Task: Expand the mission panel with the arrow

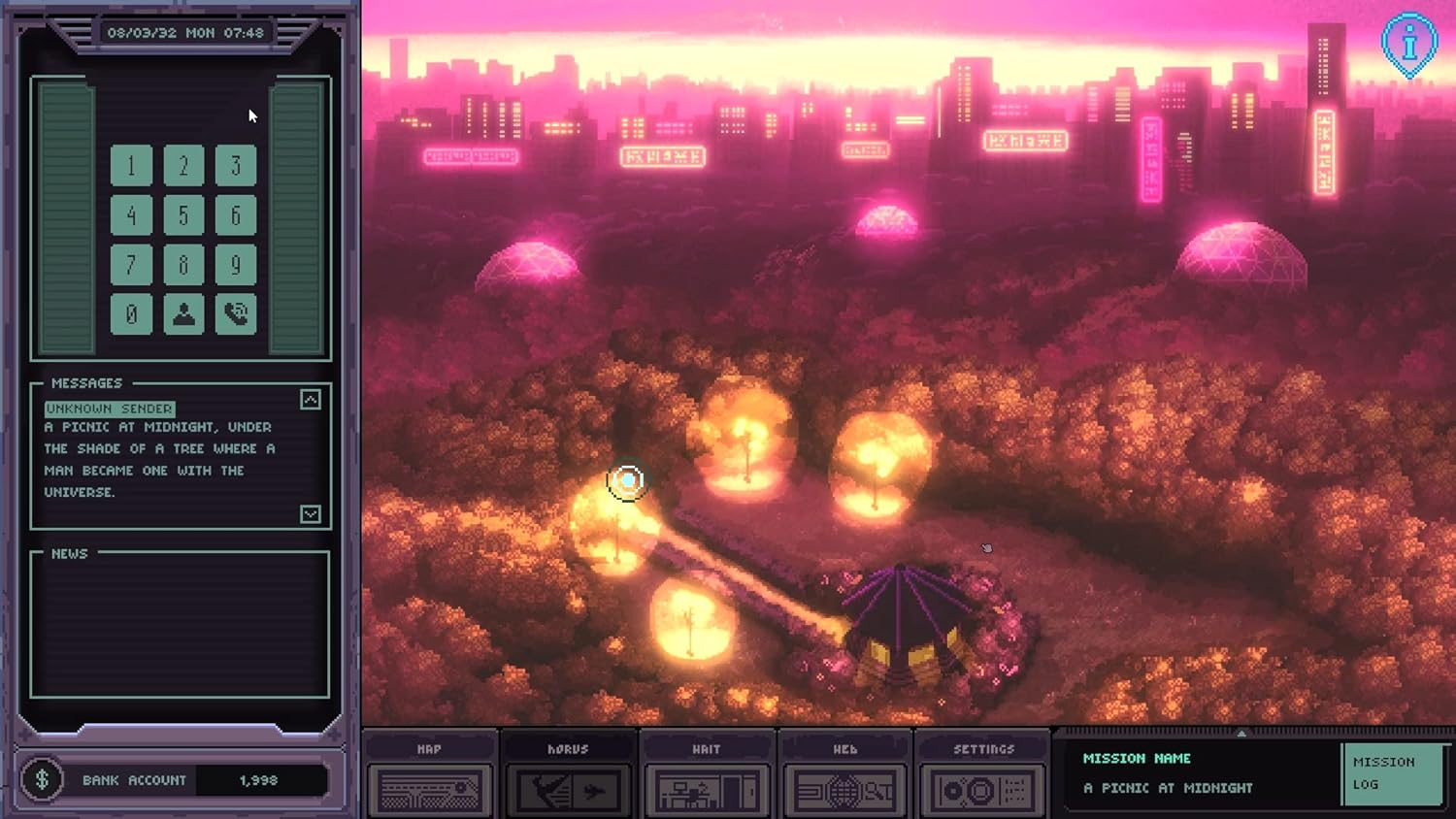Action: tap(1241, 734)
